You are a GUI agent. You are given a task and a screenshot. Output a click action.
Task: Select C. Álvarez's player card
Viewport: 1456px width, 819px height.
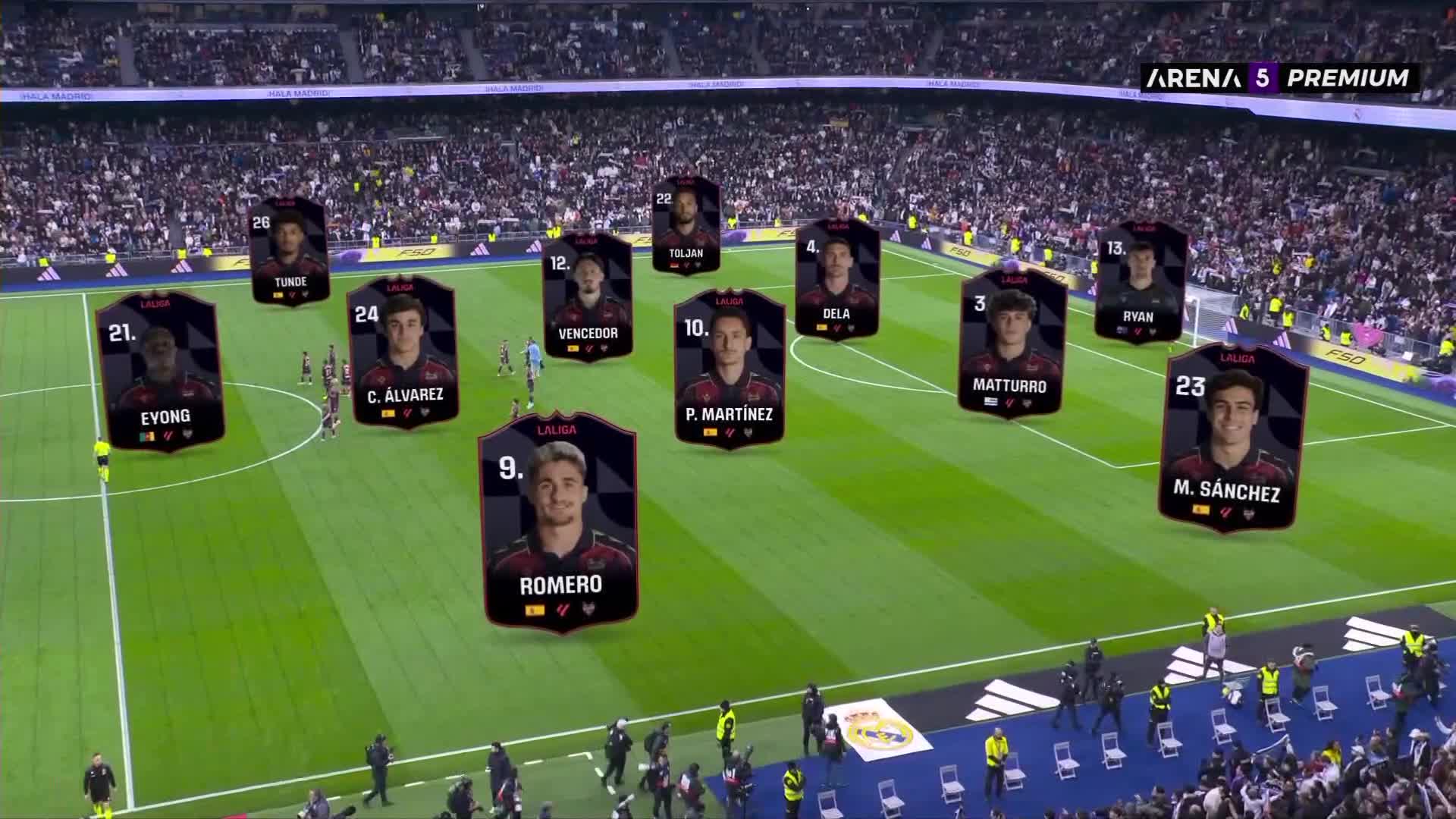tap(403, 352)
